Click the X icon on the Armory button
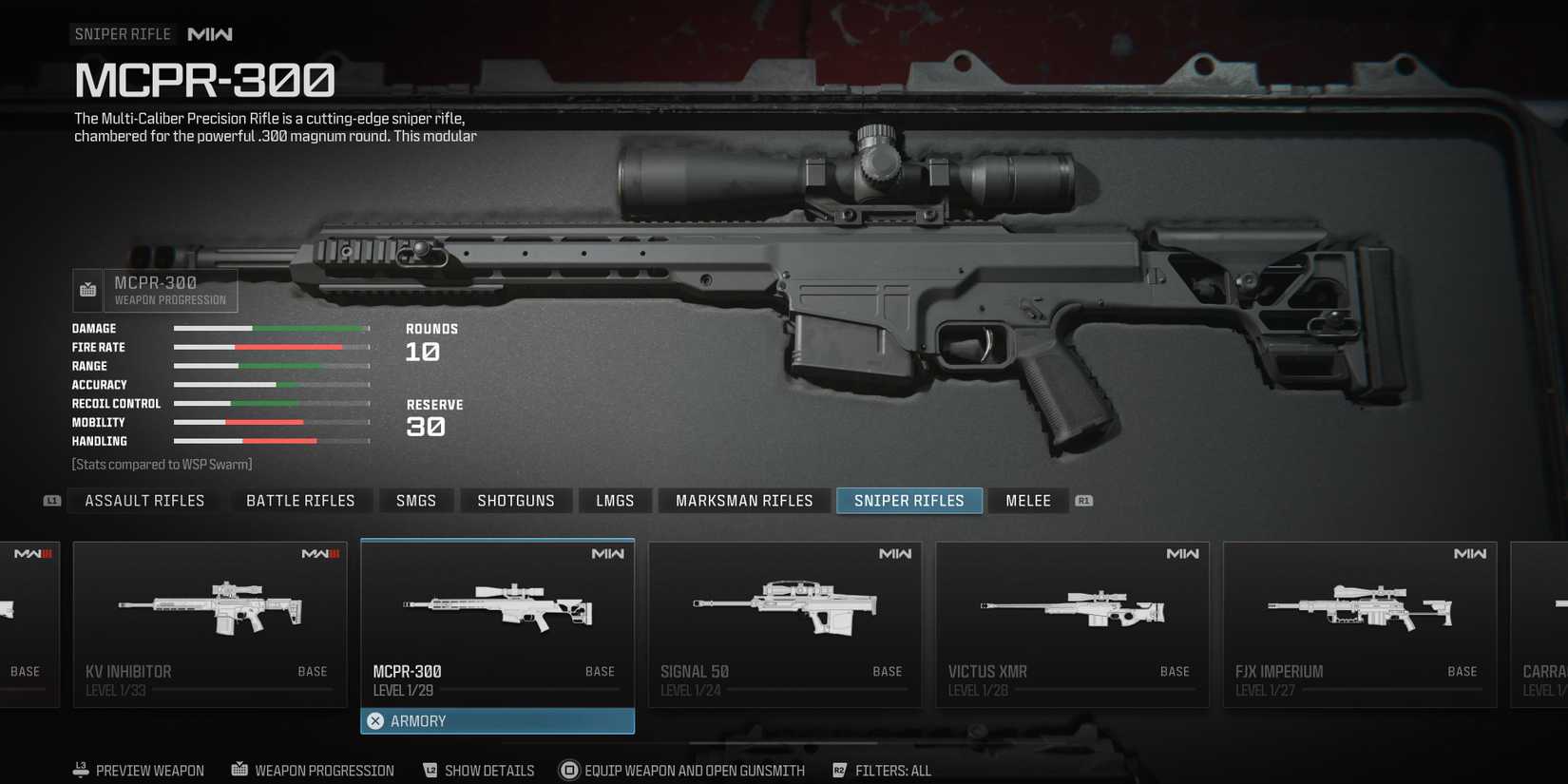 [375, 720]
